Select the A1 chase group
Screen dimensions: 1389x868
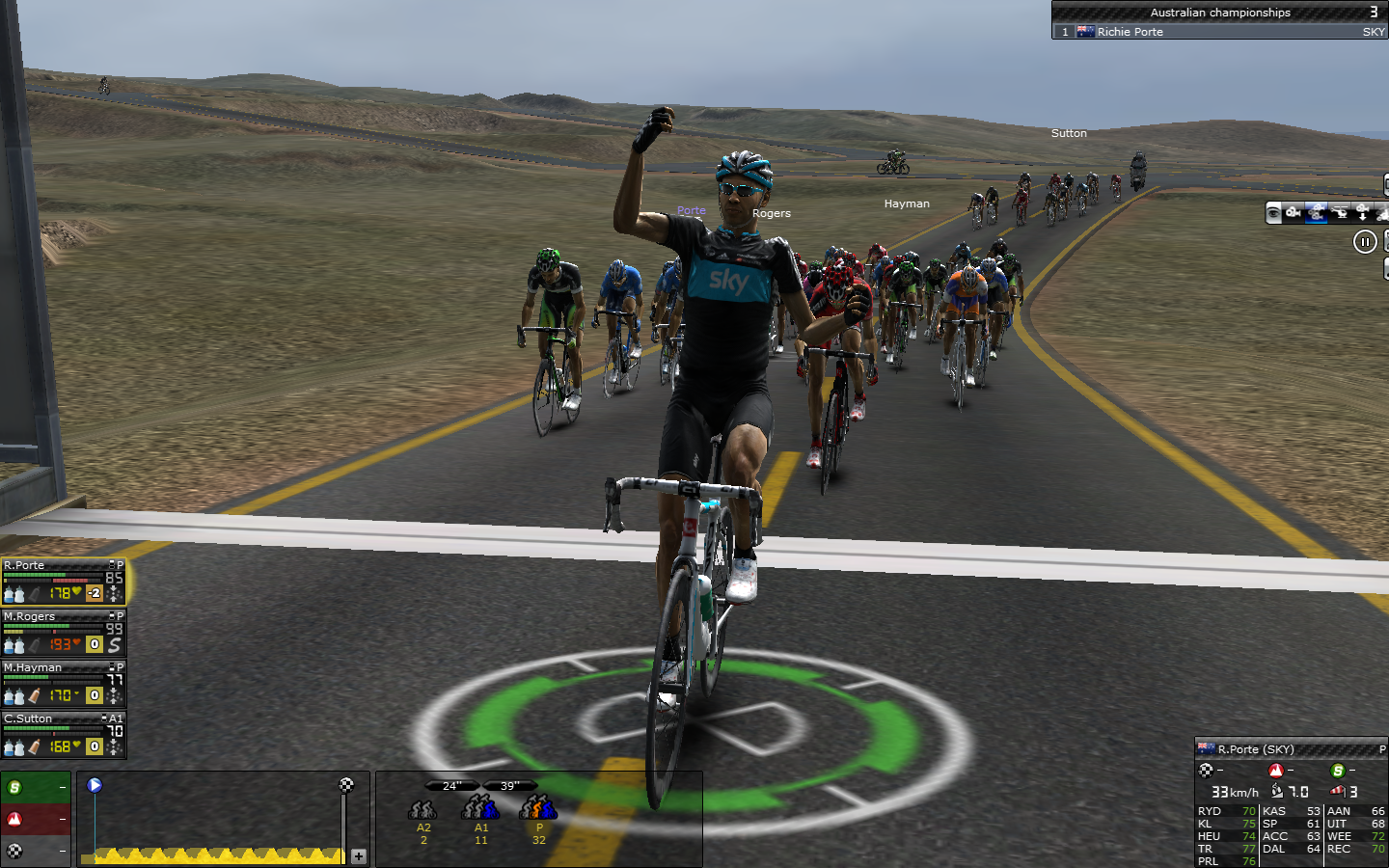480,816
